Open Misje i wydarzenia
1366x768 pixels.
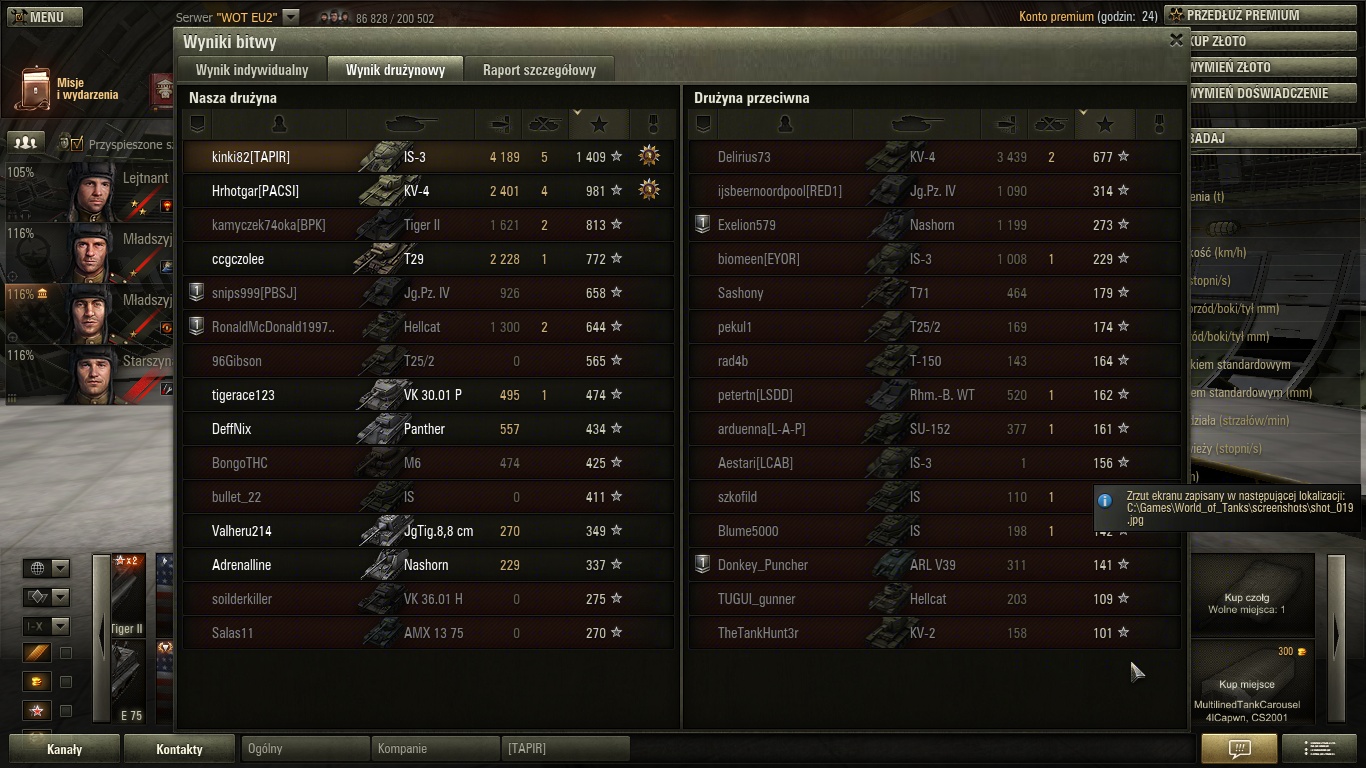click(70, 89)
